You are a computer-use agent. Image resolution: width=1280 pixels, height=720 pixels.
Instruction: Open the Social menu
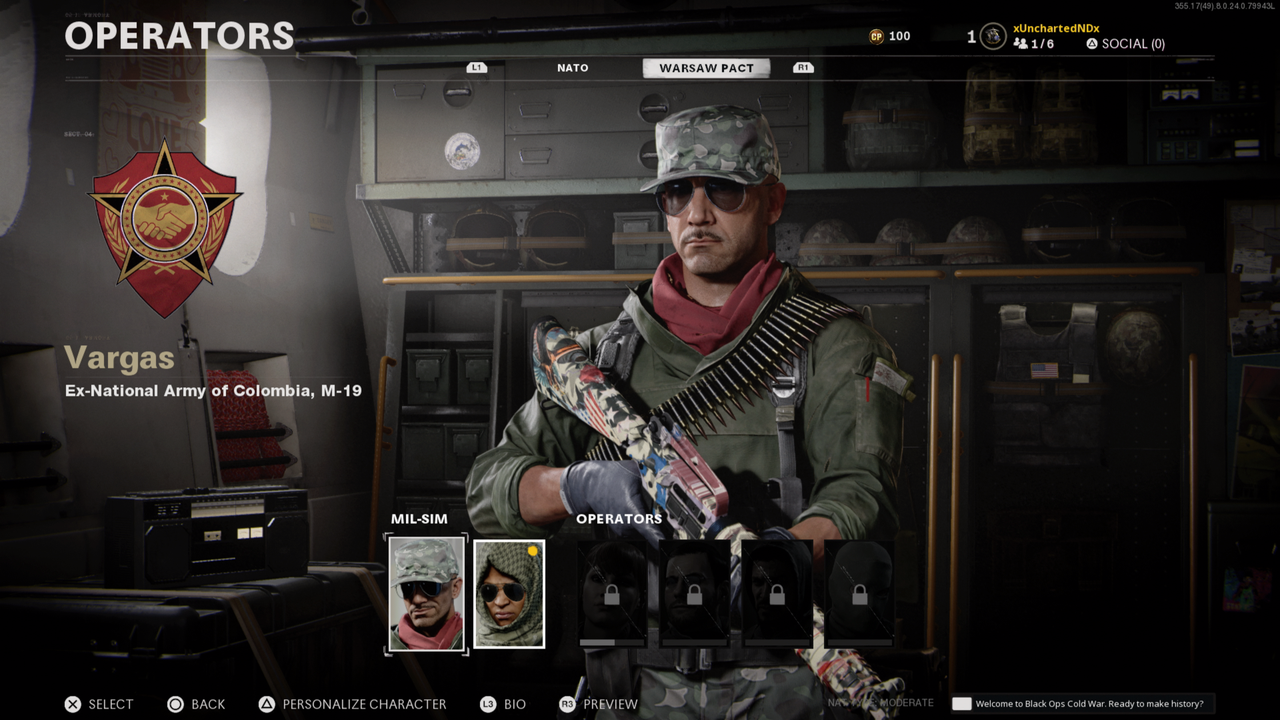pyautogui.click(x=1125, y=44)
